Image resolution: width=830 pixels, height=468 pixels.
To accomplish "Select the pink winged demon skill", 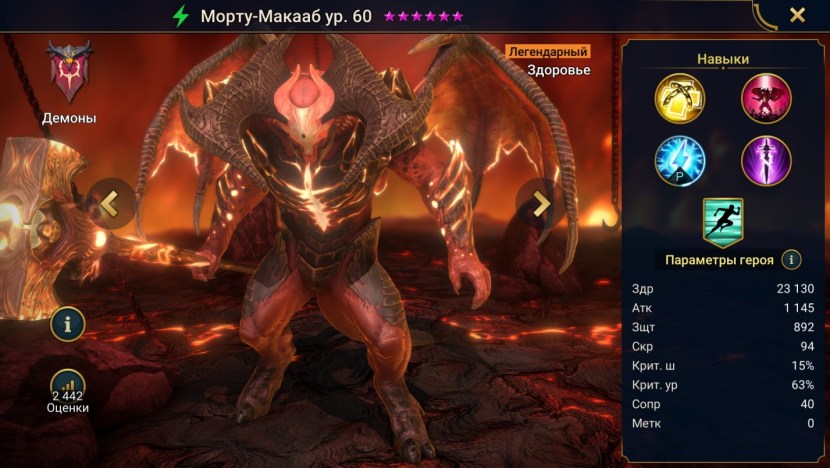I will pyautogui.click(x=766, y=98).
